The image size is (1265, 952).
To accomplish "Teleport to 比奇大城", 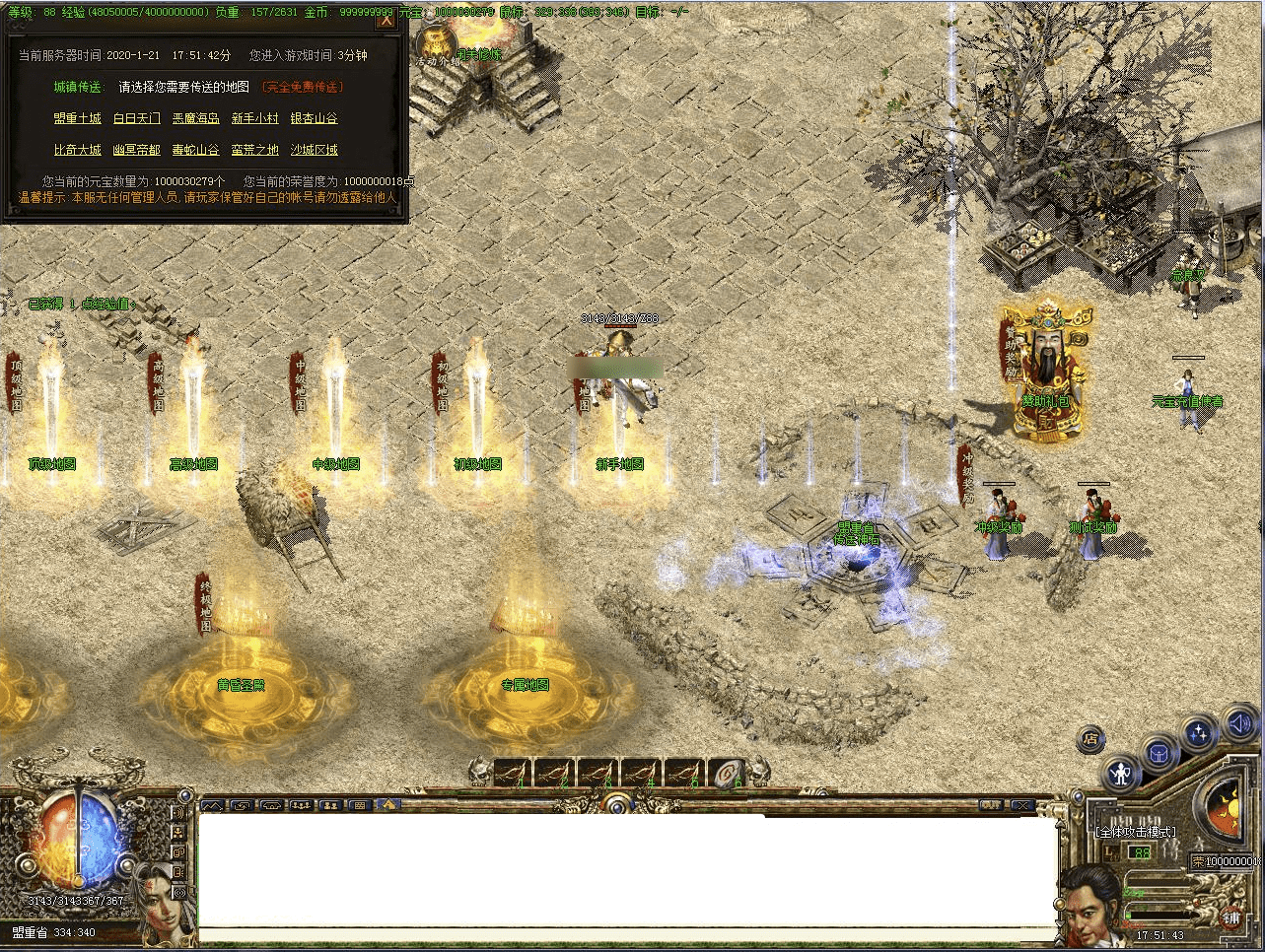I will click(x=77, y=150).
